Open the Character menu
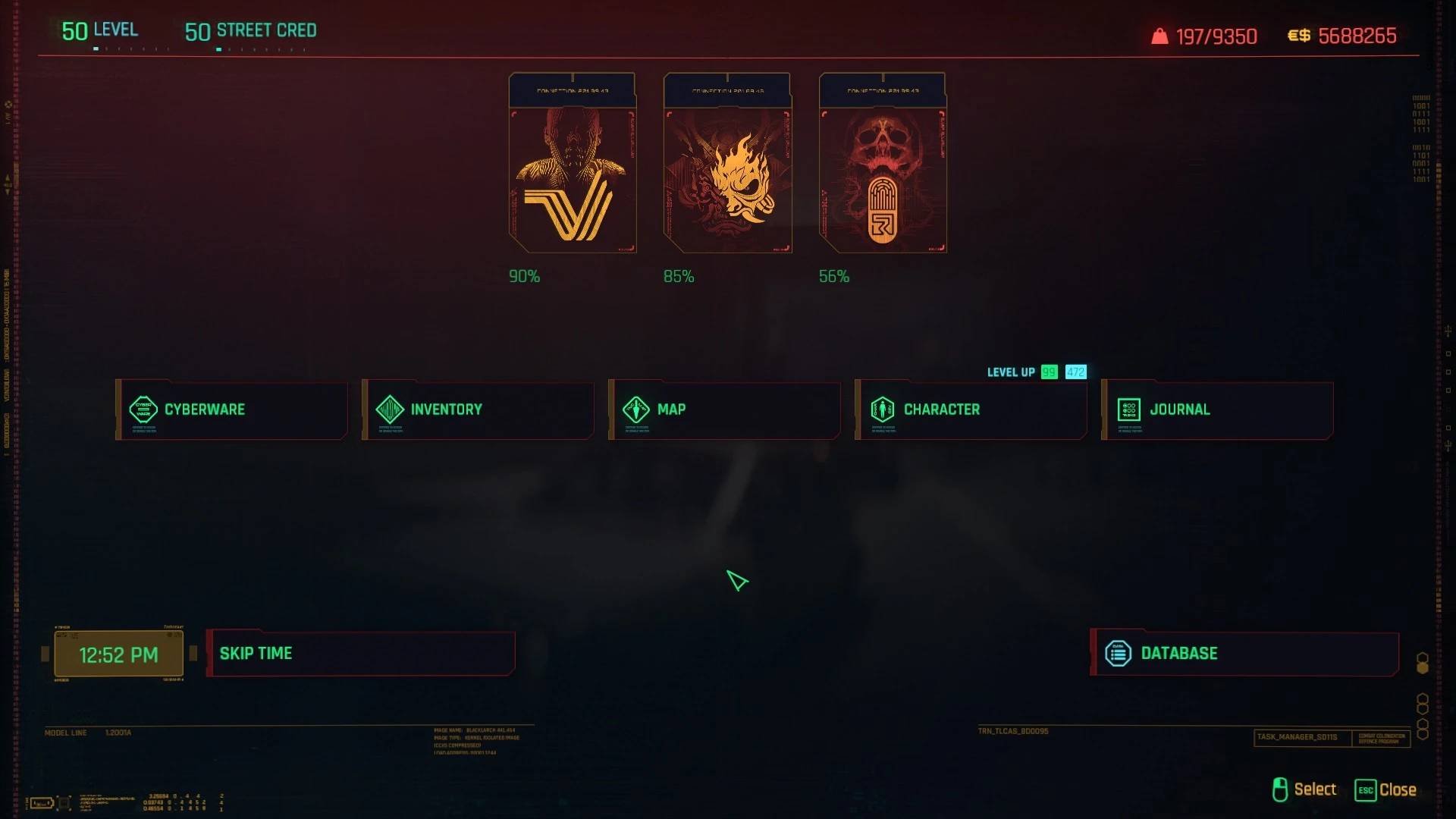 971,409
